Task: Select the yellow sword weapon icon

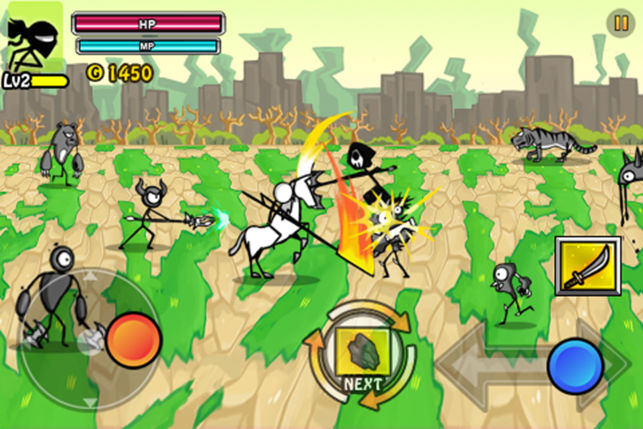Action: (583, 263)
